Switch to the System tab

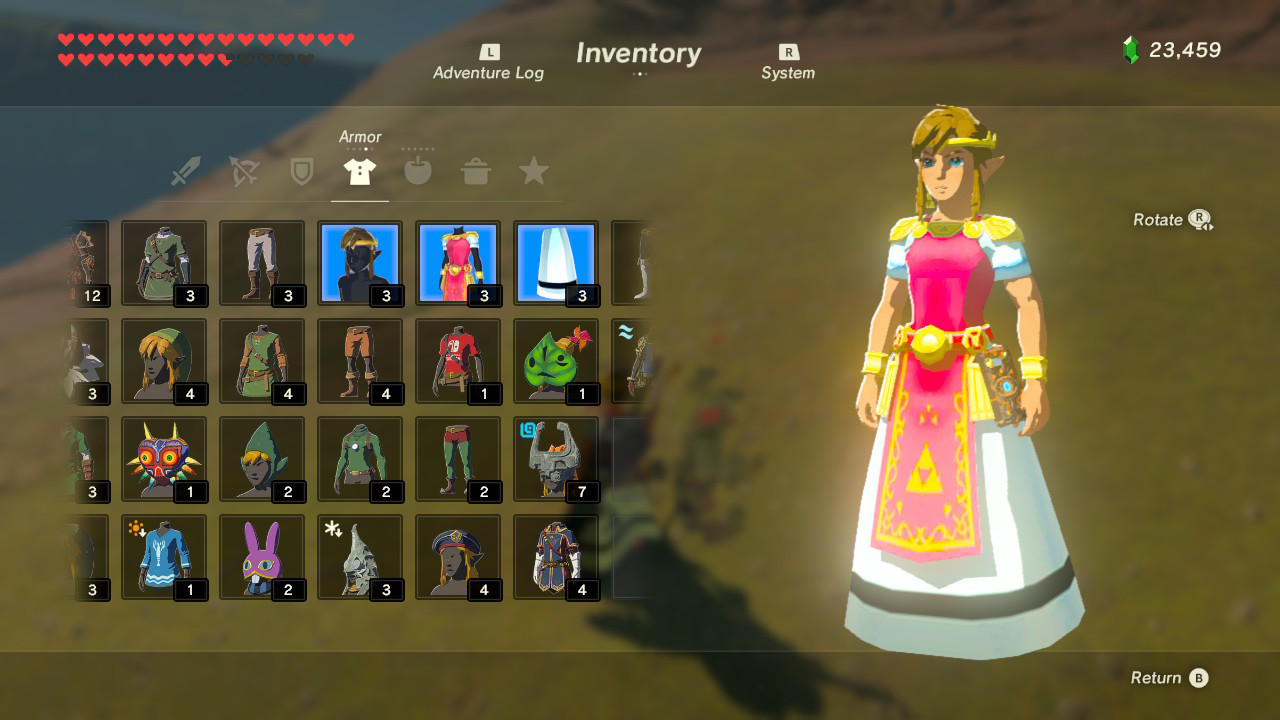789,62
